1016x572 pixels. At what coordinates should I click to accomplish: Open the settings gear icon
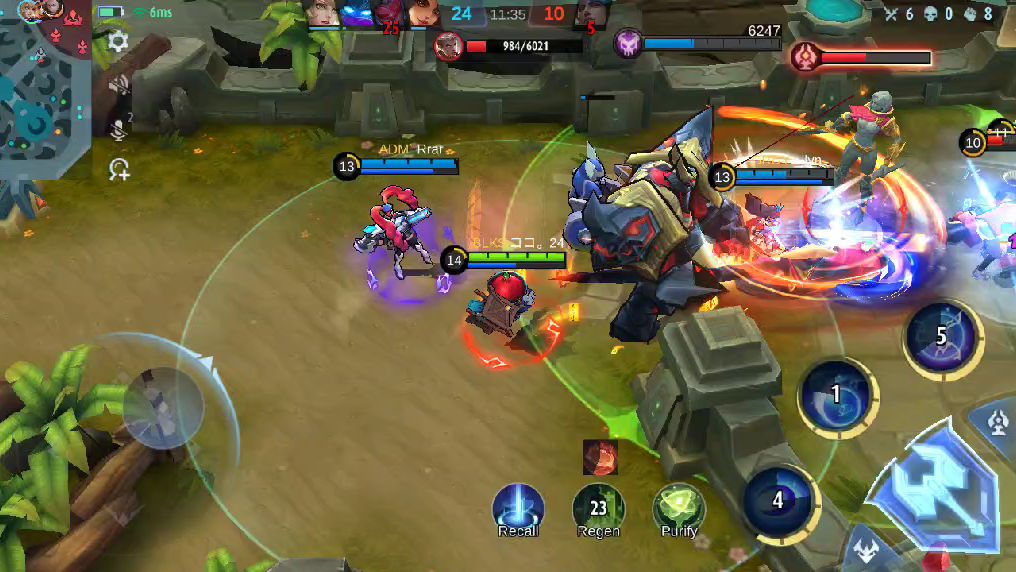(x=118, y=42)
